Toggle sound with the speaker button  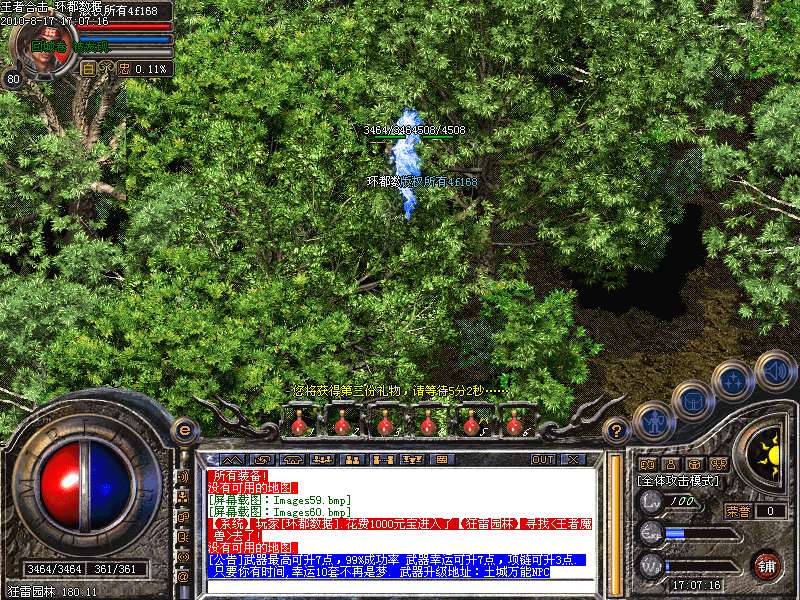pyautogui.click(x=775, y=368)
